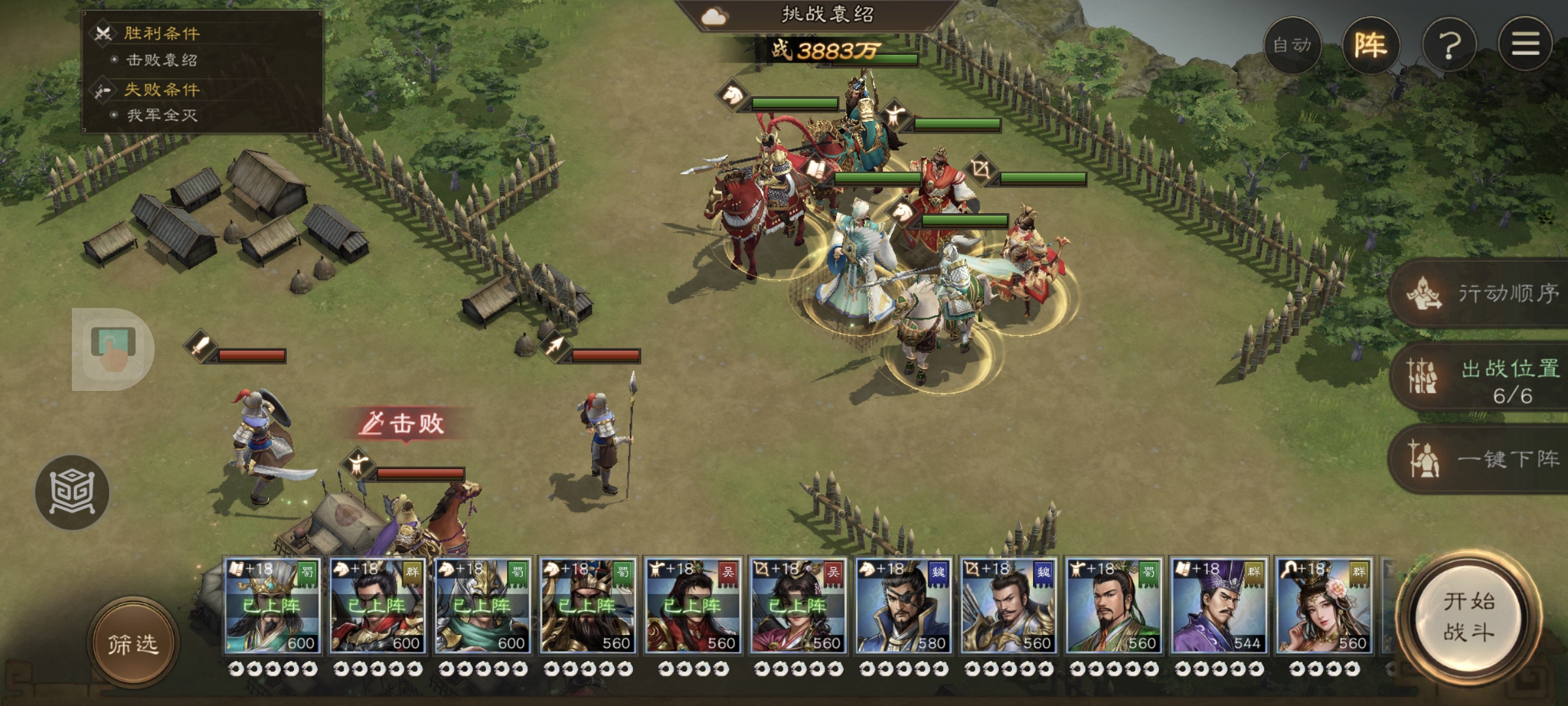The height and width of the screenshot is (706, 1568).
Task: Open the 阵 formation panel
Action: click(x=1370, y=45)
